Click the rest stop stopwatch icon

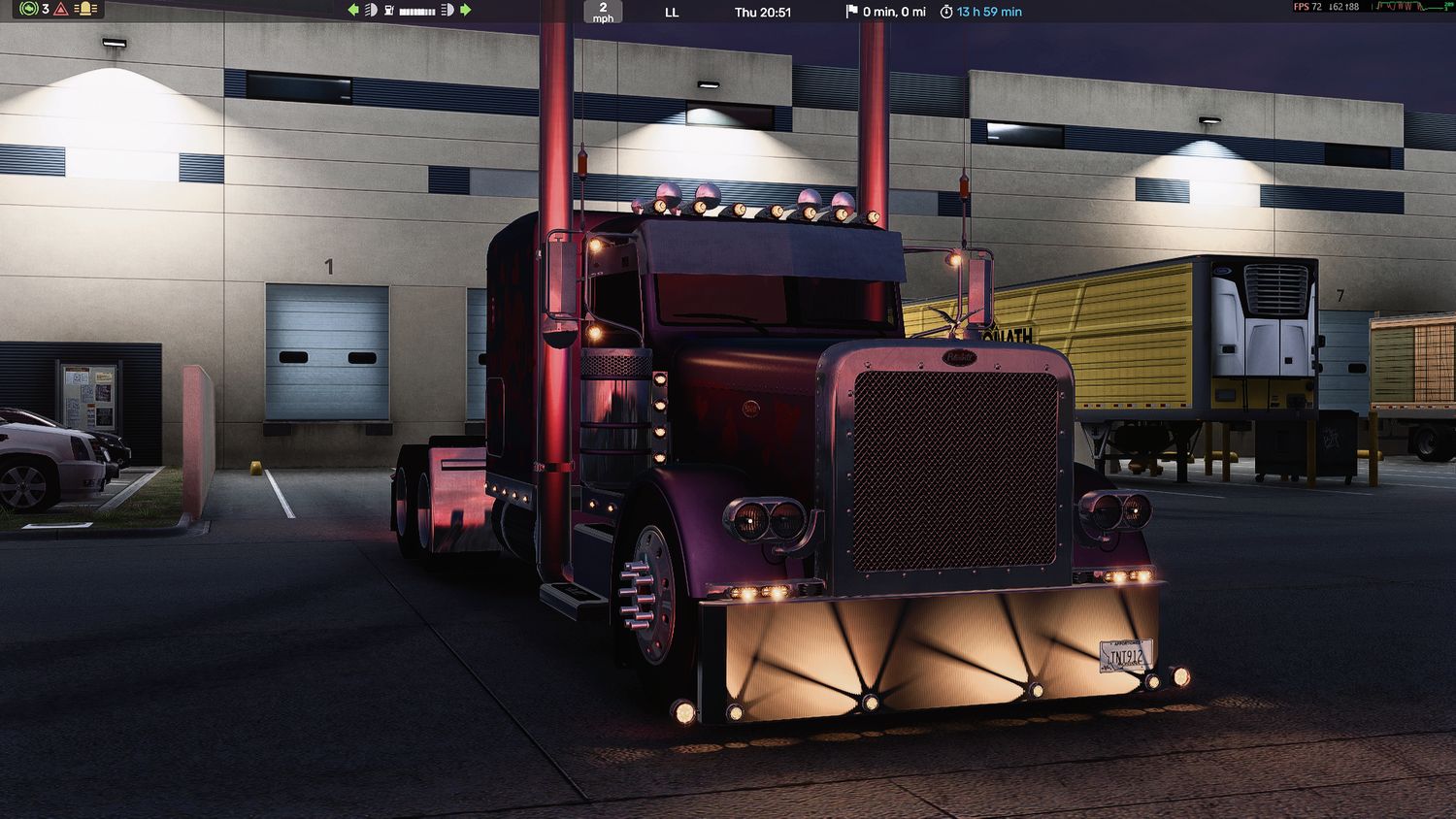(x=946, y=12)
